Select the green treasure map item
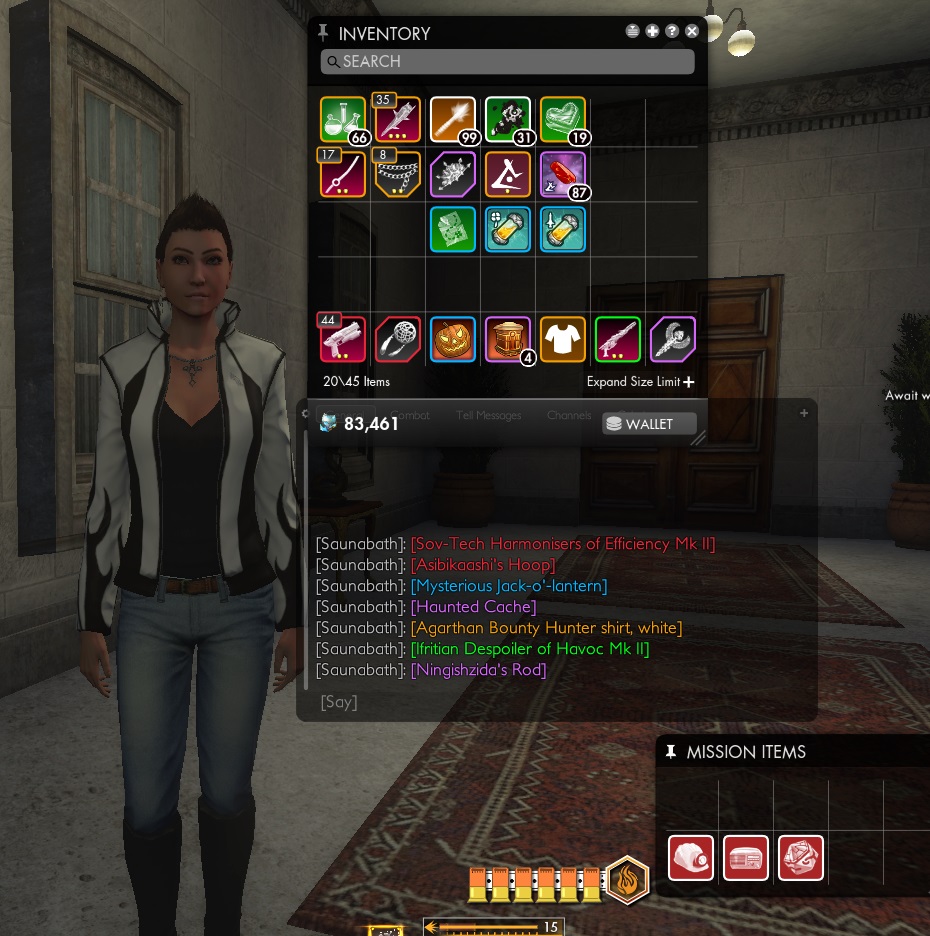This screenshot has width=930, height=936. 452,230
